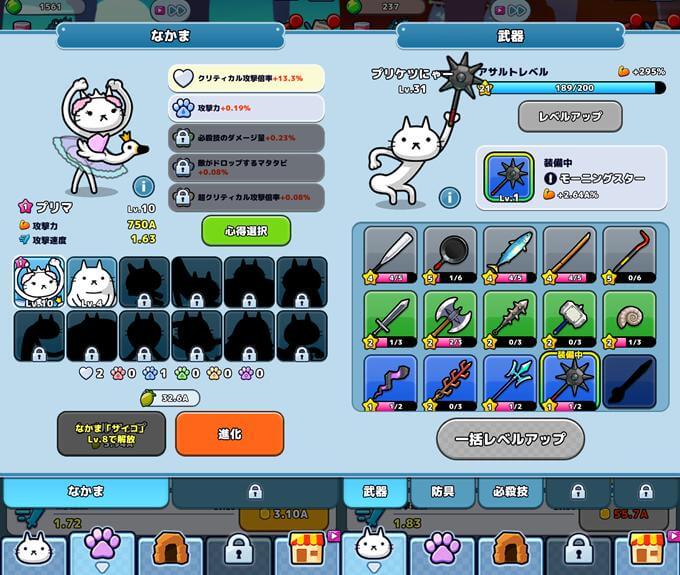Select the 攻撃力 paw bonus row
This screenshot has width=680, height=575.
[232, 108]
